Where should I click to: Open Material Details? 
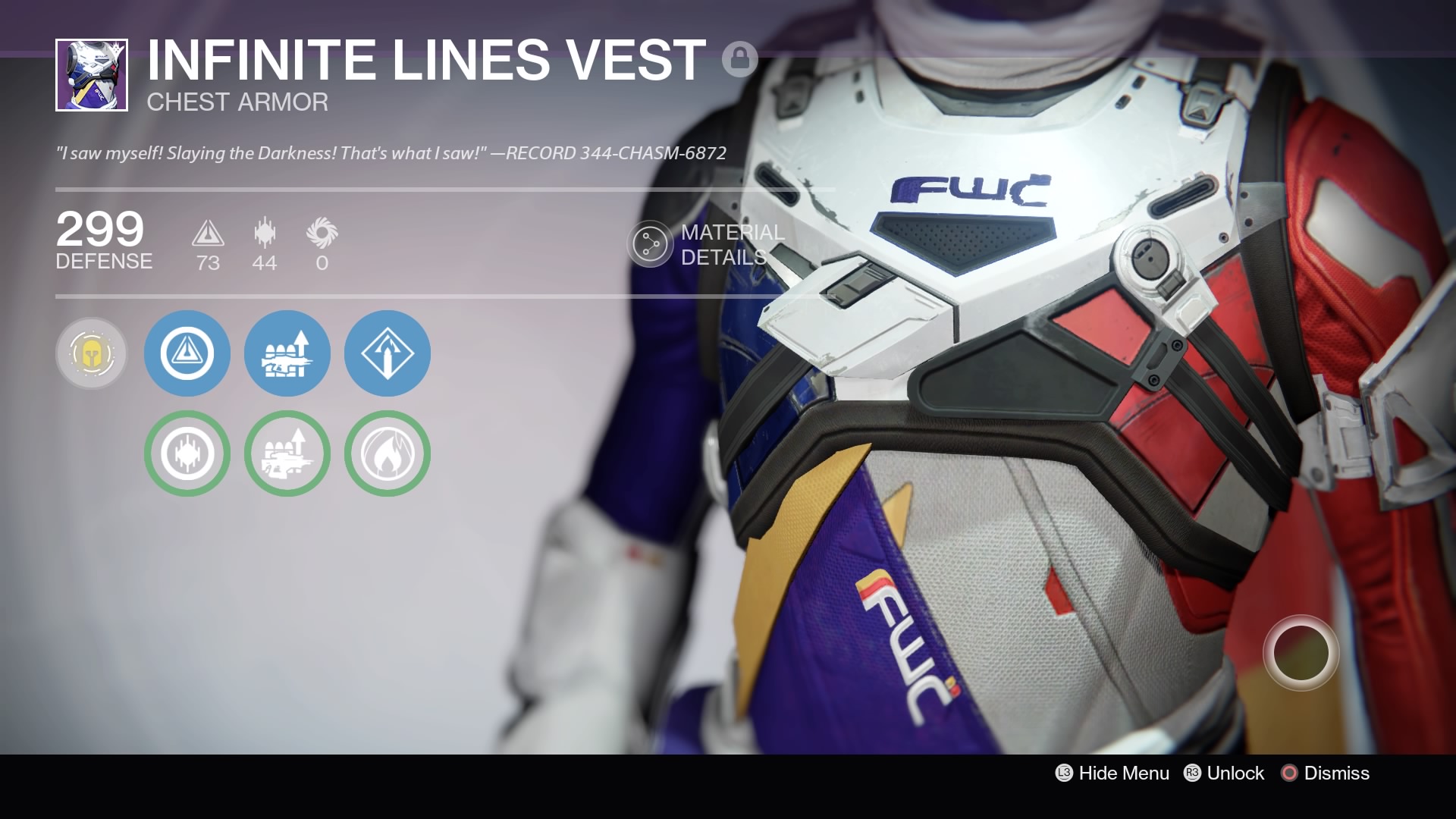[707, 244]
